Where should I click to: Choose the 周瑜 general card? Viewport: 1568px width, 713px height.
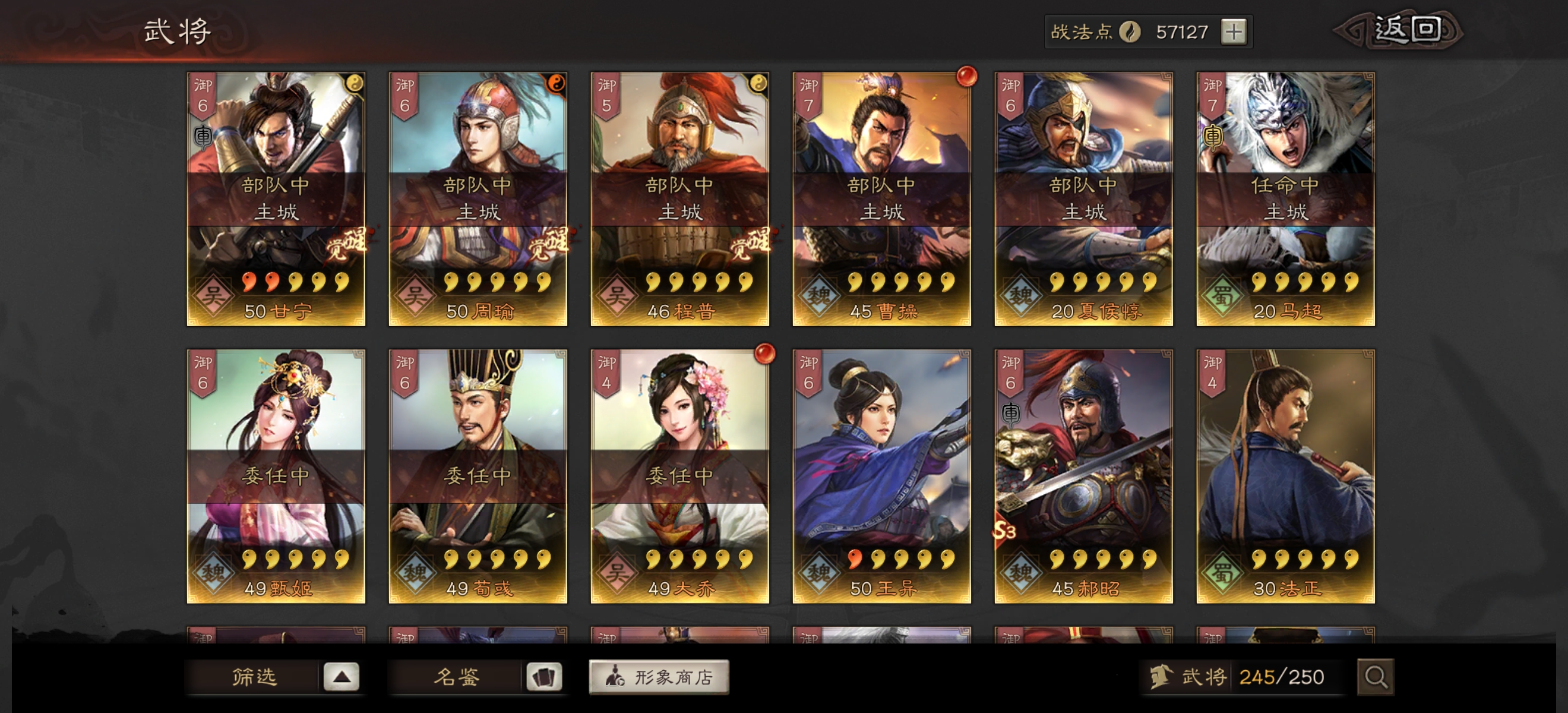478,199
